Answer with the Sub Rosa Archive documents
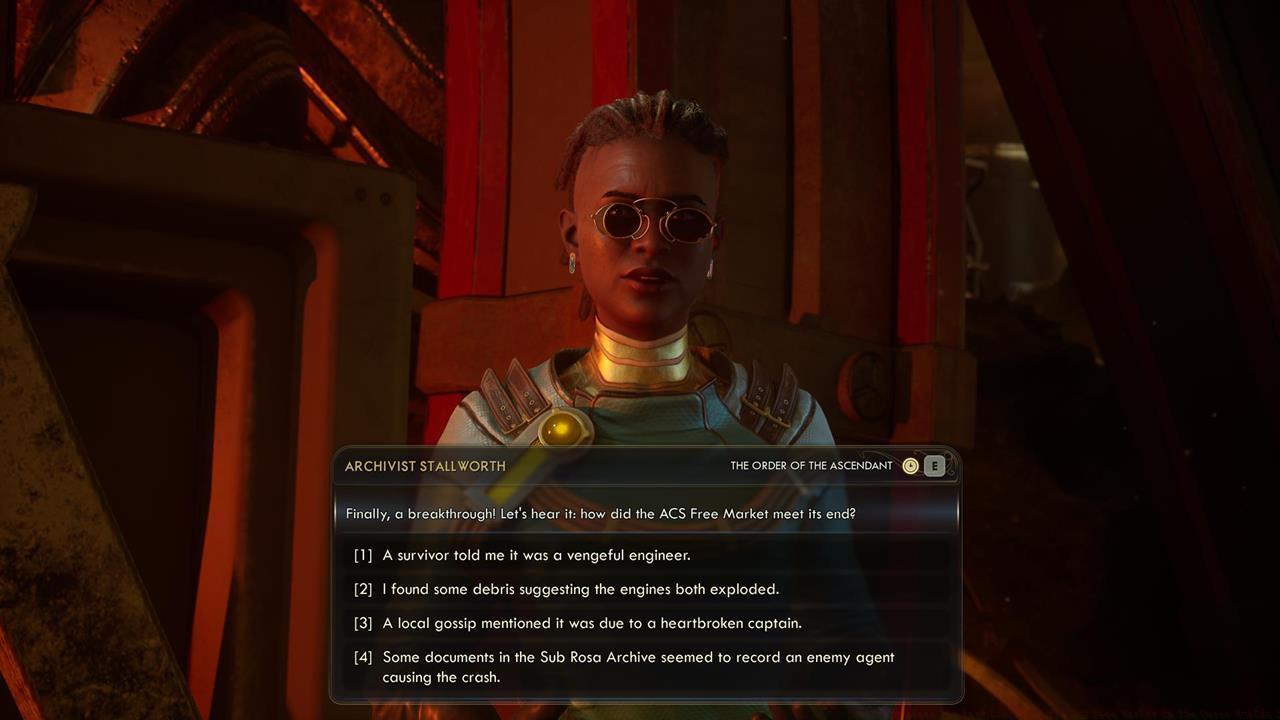The height and width of the screenshot is (720, 1280). tap(637, 667)
